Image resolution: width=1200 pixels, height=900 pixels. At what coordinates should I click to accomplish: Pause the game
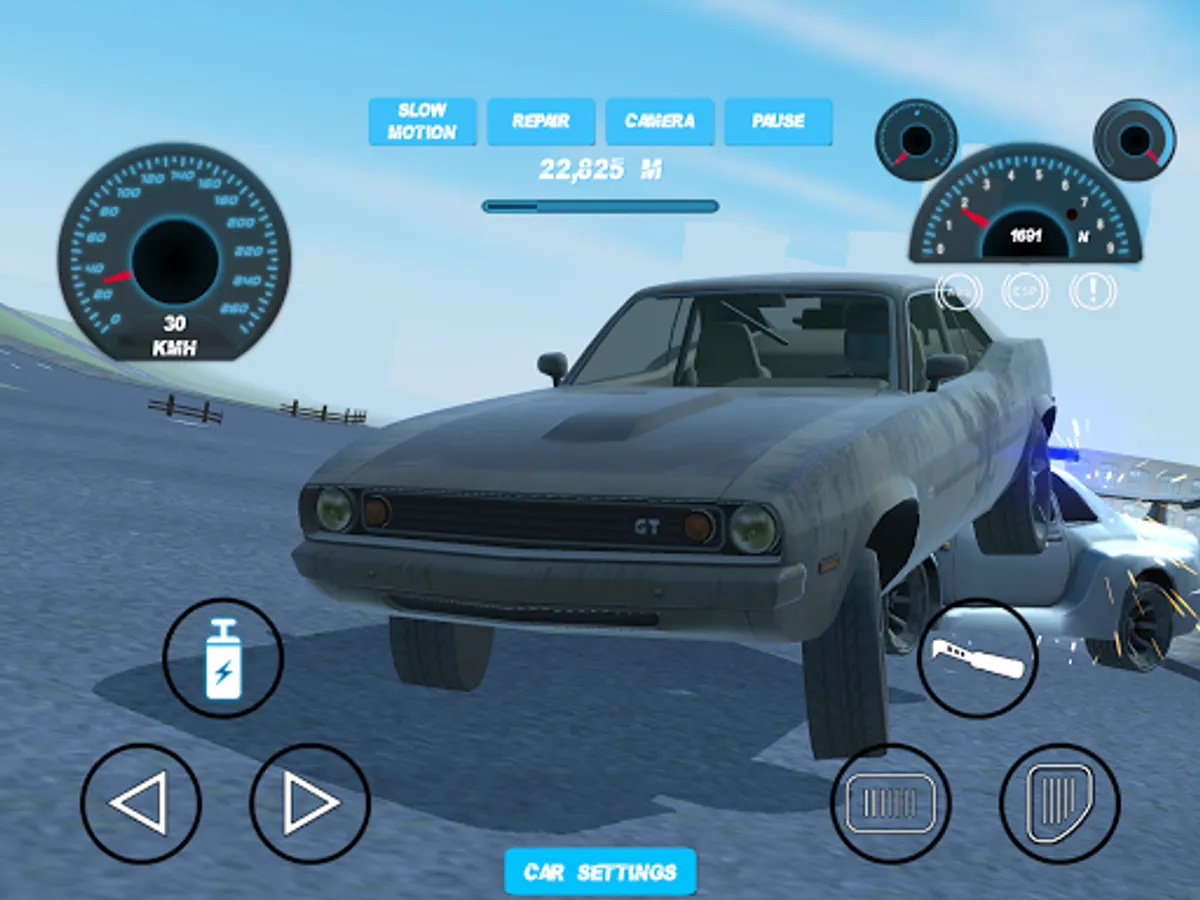(778, 122)
